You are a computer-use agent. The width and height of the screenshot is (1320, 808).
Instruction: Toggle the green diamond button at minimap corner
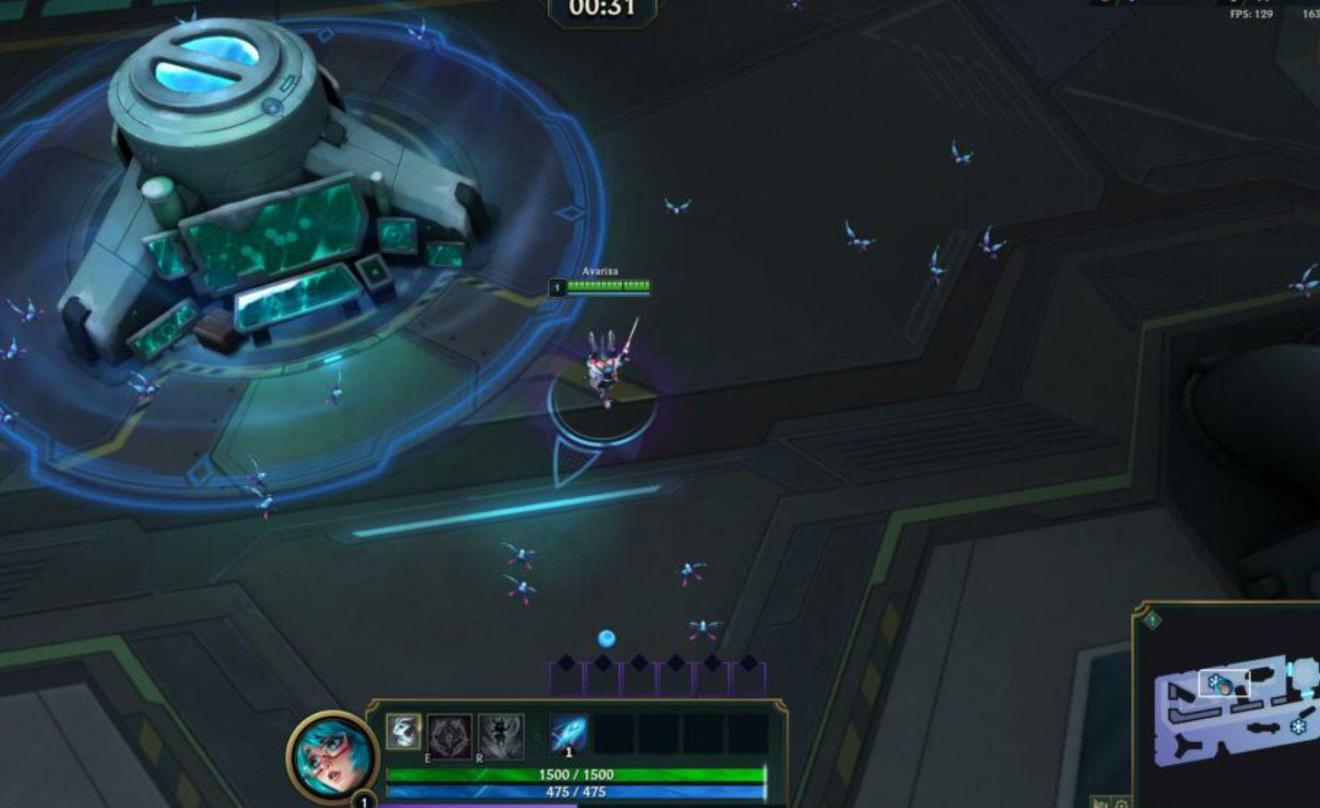click(x=1152, y=621)
